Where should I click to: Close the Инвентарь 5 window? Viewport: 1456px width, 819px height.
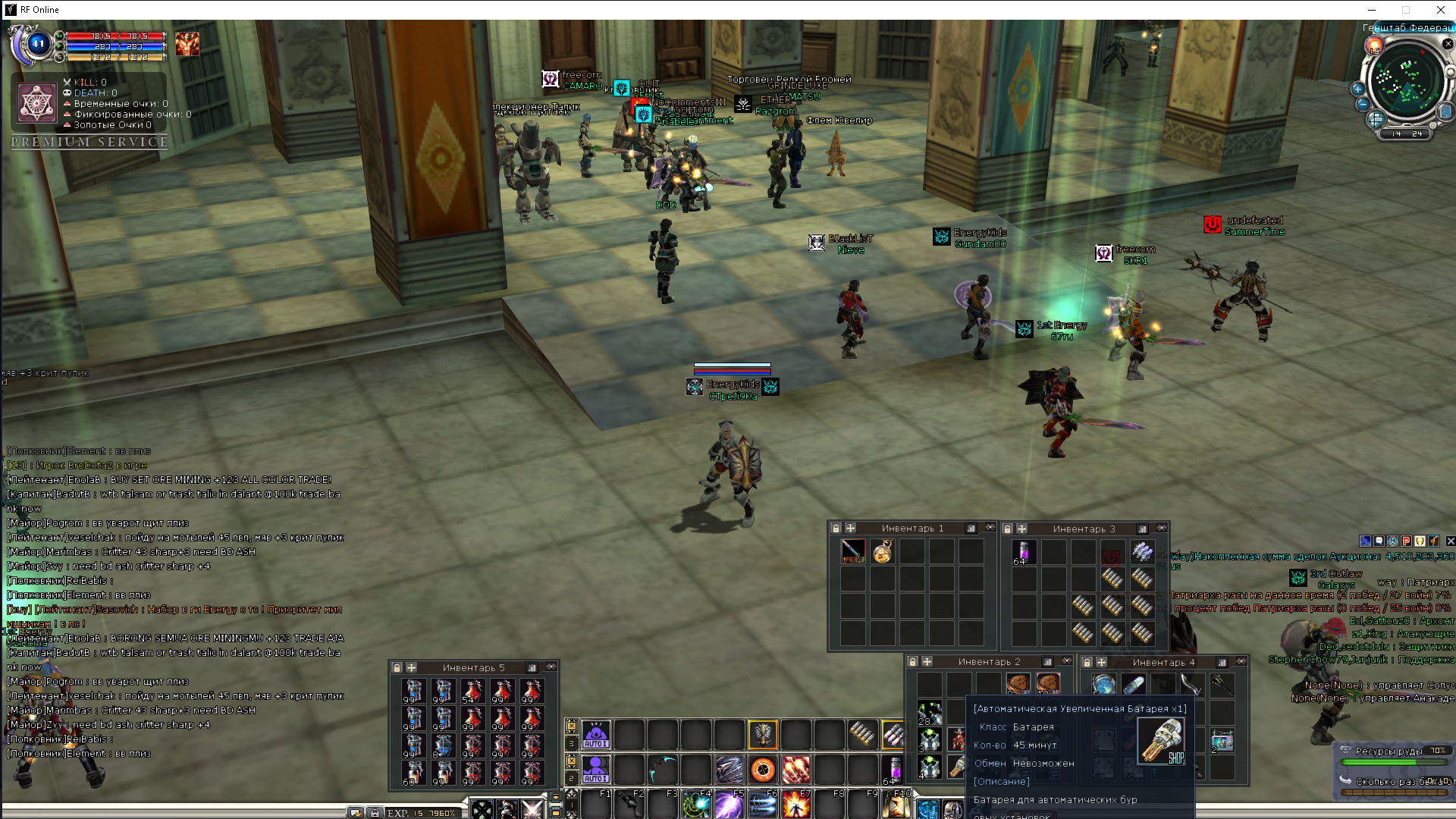(x=551, y=667)
